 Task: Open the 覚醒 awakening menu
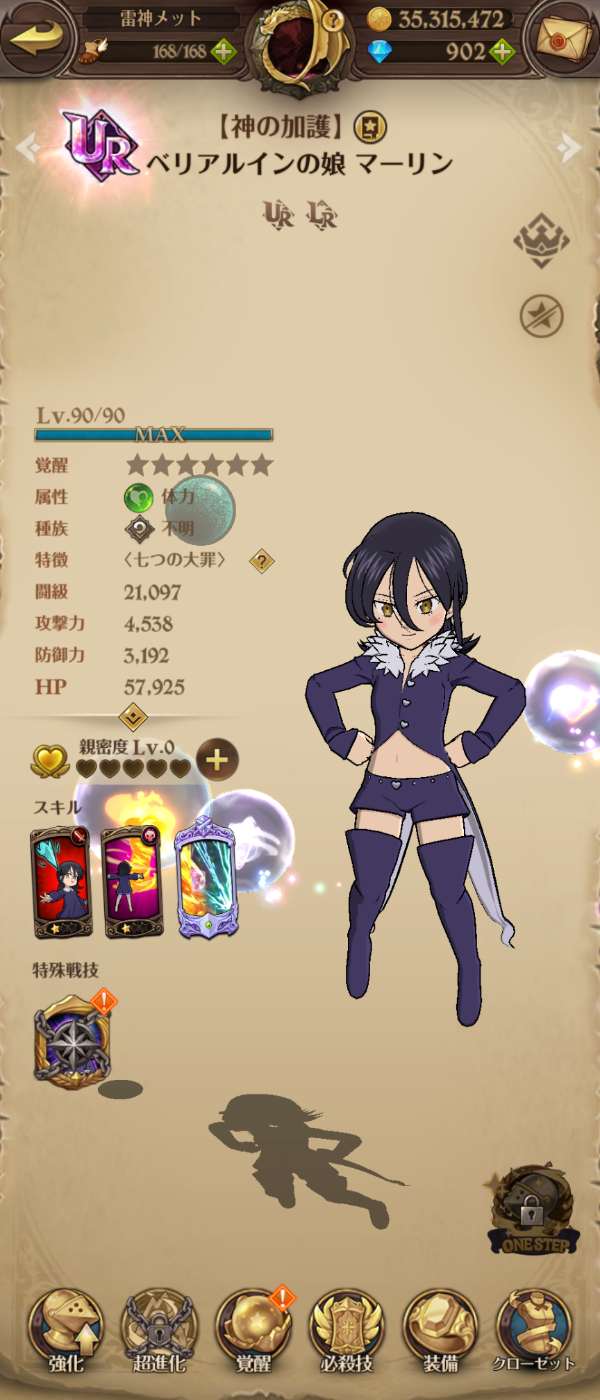click(x=254, y=1330)
